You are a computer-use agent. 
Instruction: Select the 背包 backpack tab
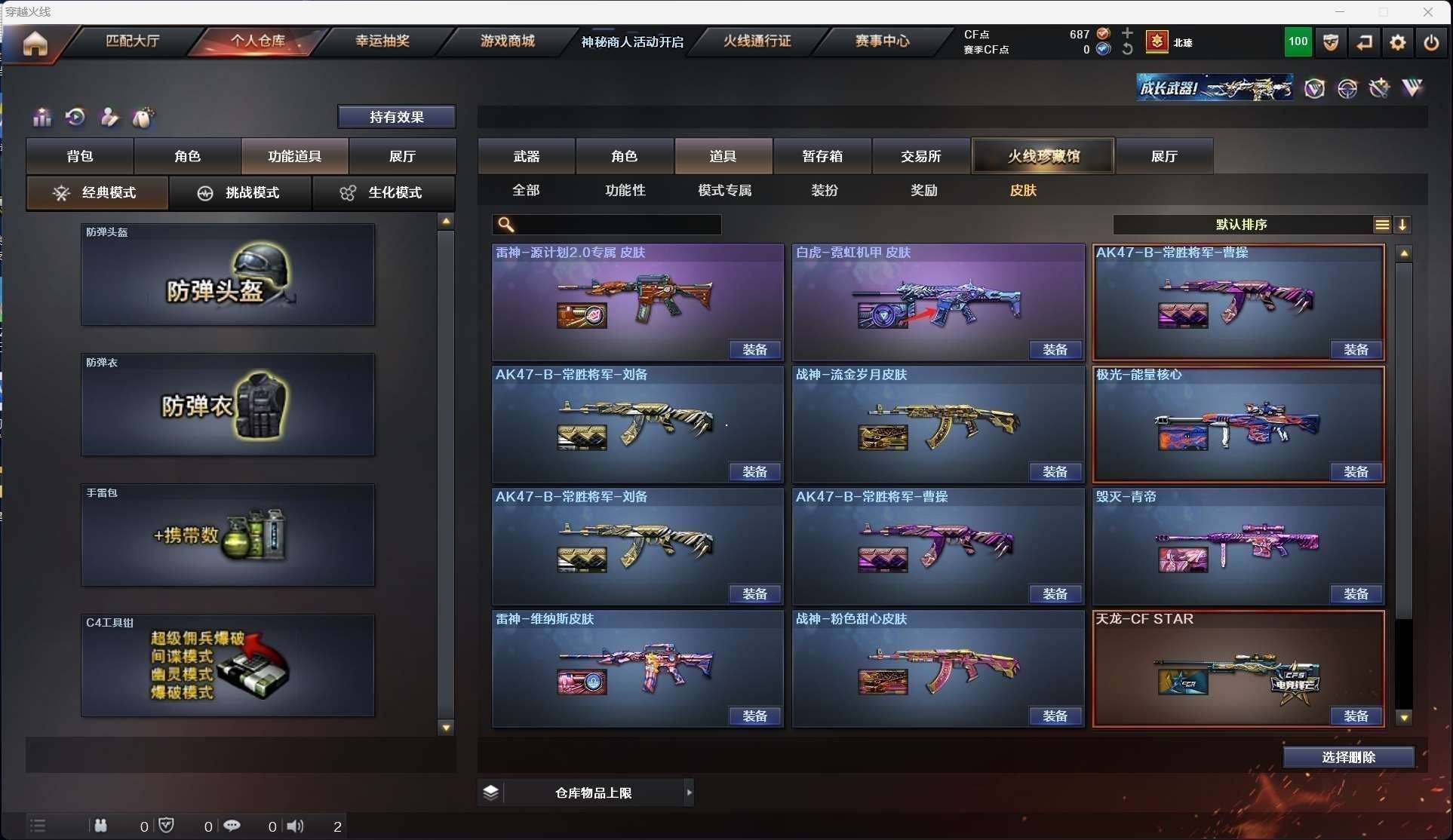[80, 156]
